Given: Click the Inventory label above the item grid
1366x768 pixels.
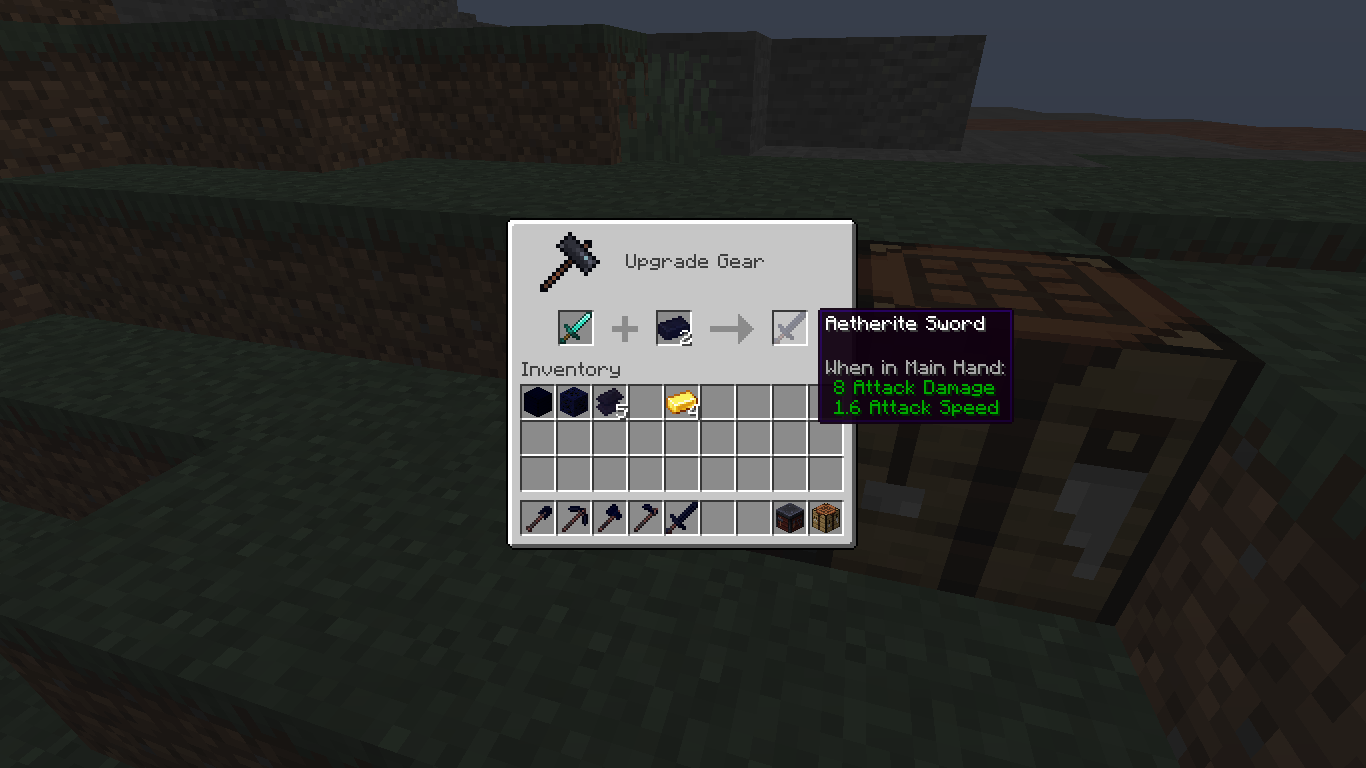Looking at the screenshot, I should click(570, 369).
